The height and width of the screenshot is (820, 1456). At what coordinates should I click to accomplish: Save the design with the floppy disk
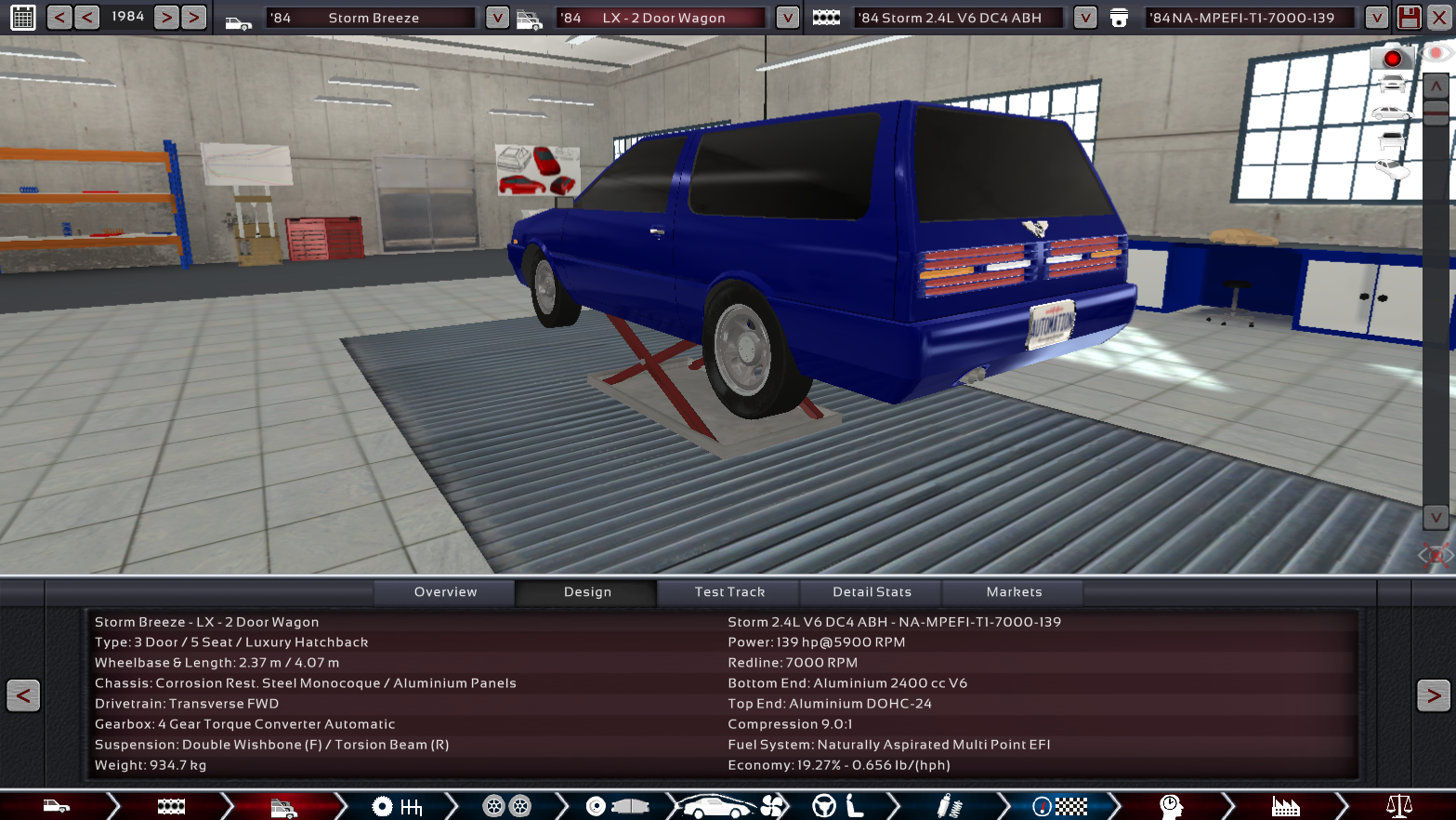click(x=1409, y=18)
